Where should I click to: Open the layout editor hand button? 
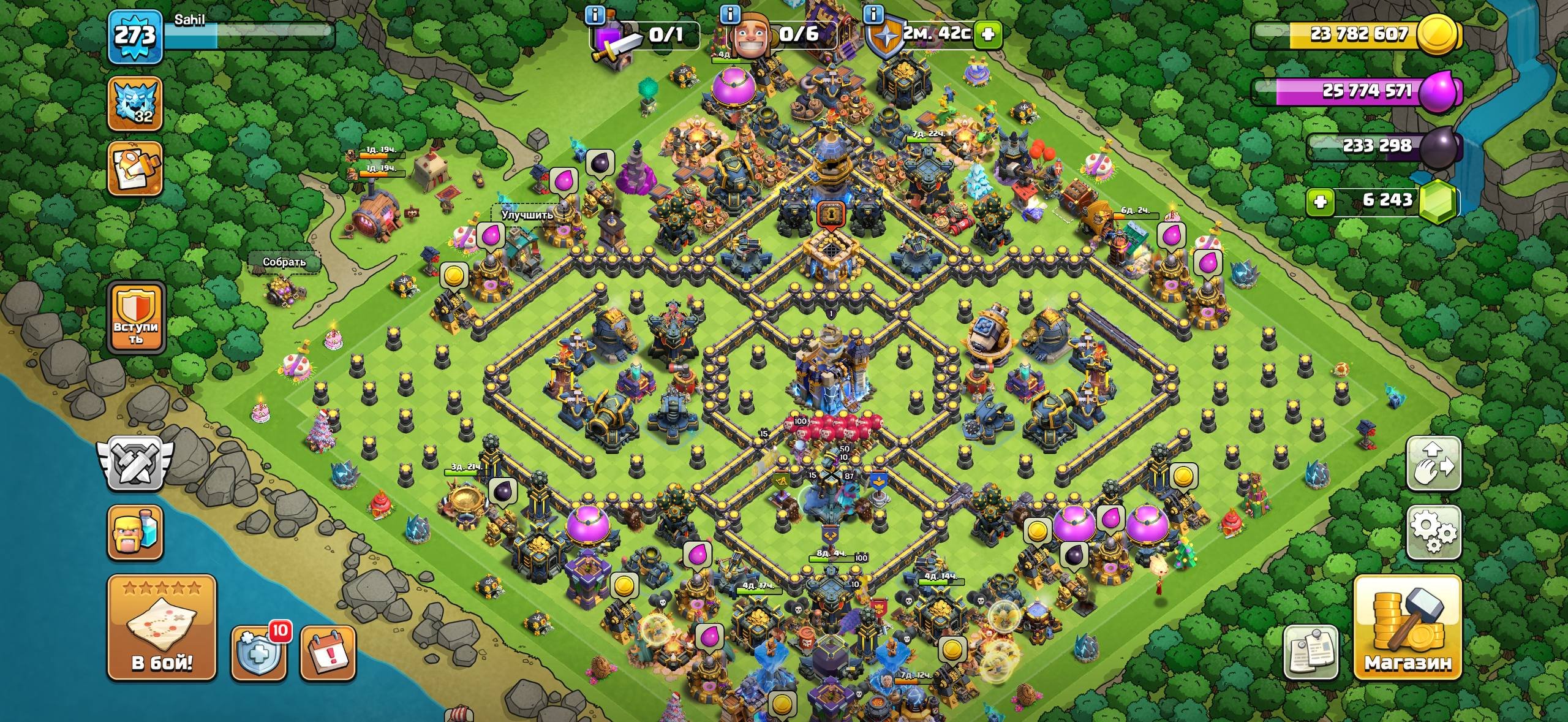pos(1434,463)
